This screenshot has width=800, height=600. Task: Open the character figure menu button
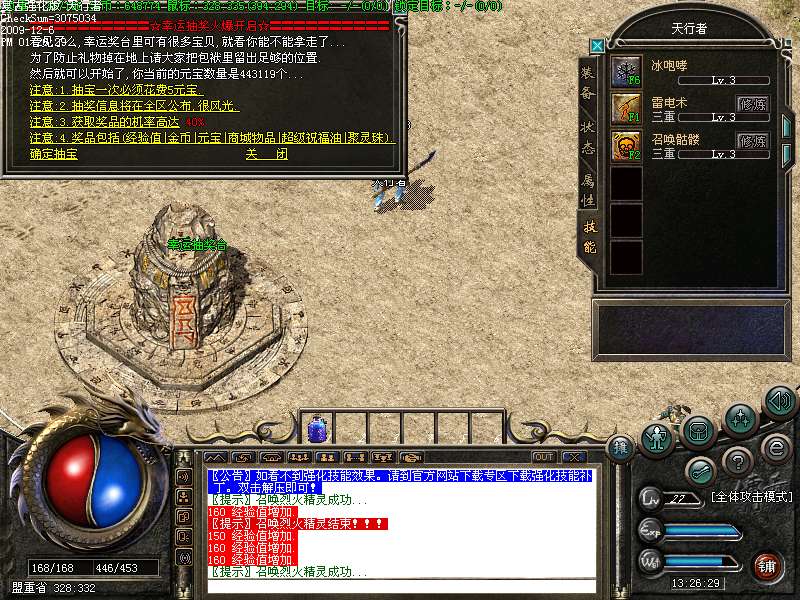click(656, 437)
